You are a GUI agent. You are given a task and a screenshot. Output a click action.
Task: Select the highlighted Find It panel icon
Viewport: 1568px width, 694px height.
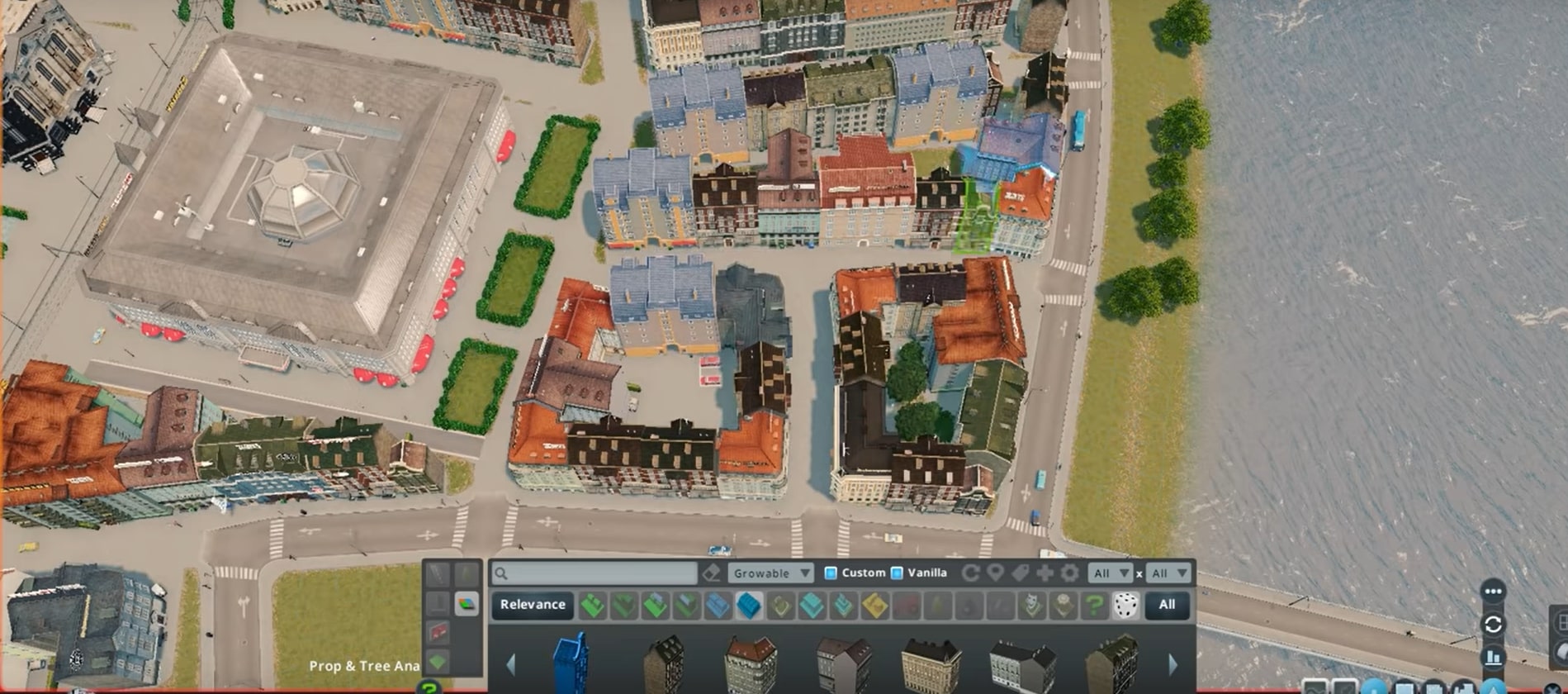click(467, 603)
